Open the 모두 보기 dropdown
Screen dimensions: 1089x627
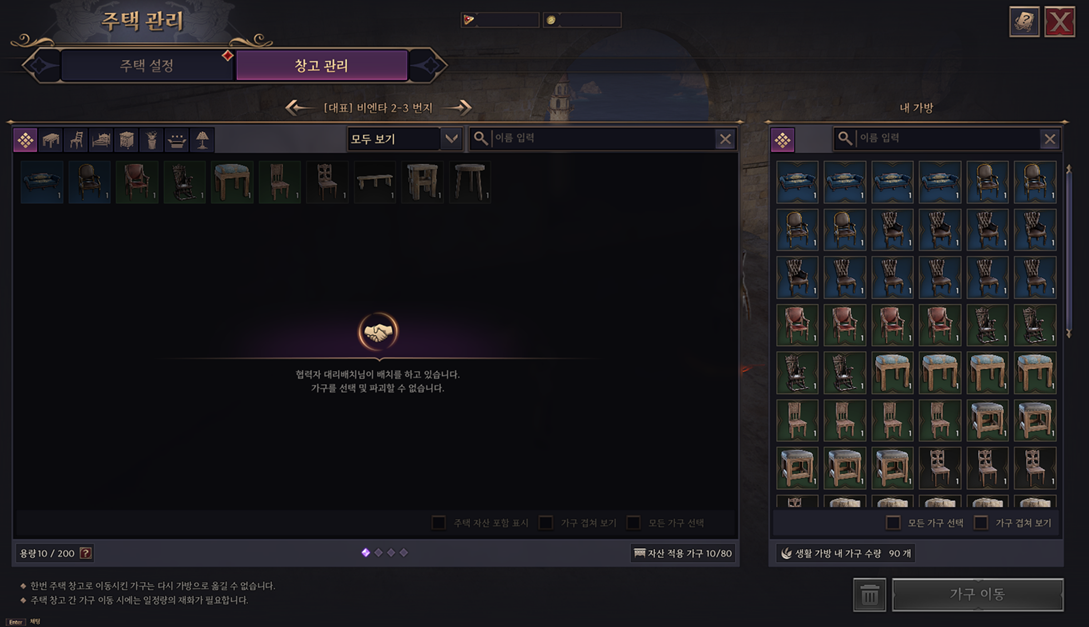(x=404, y=139)
